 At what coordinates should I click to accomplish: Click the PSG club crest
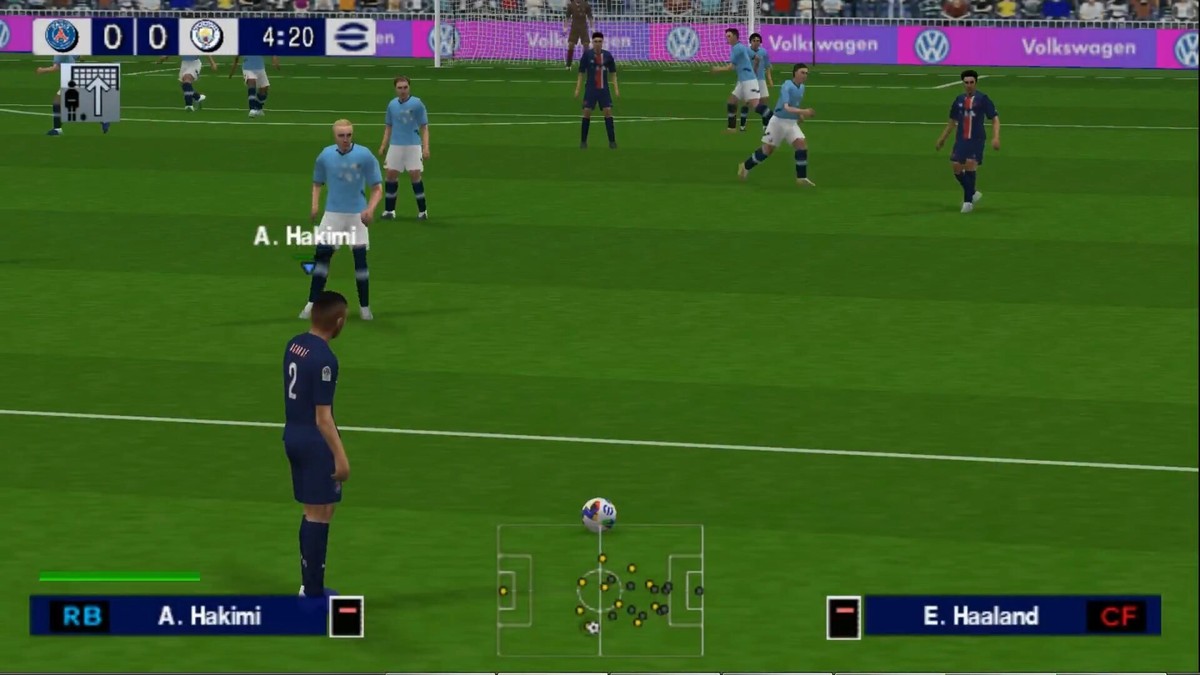tap(62, 36)
